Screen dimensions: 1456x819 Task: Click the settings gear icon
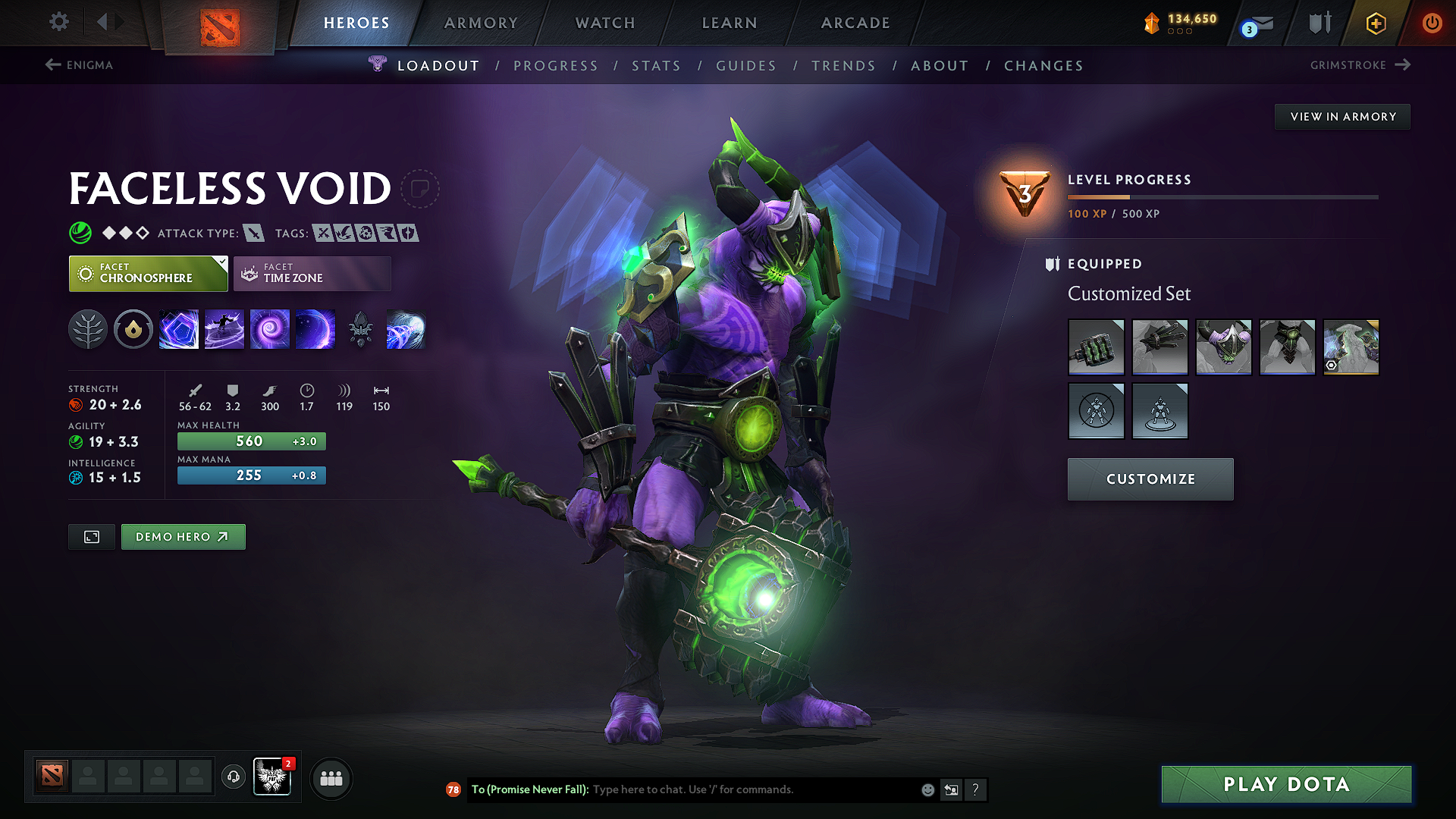pyautogui.click(x=58, y=22)
